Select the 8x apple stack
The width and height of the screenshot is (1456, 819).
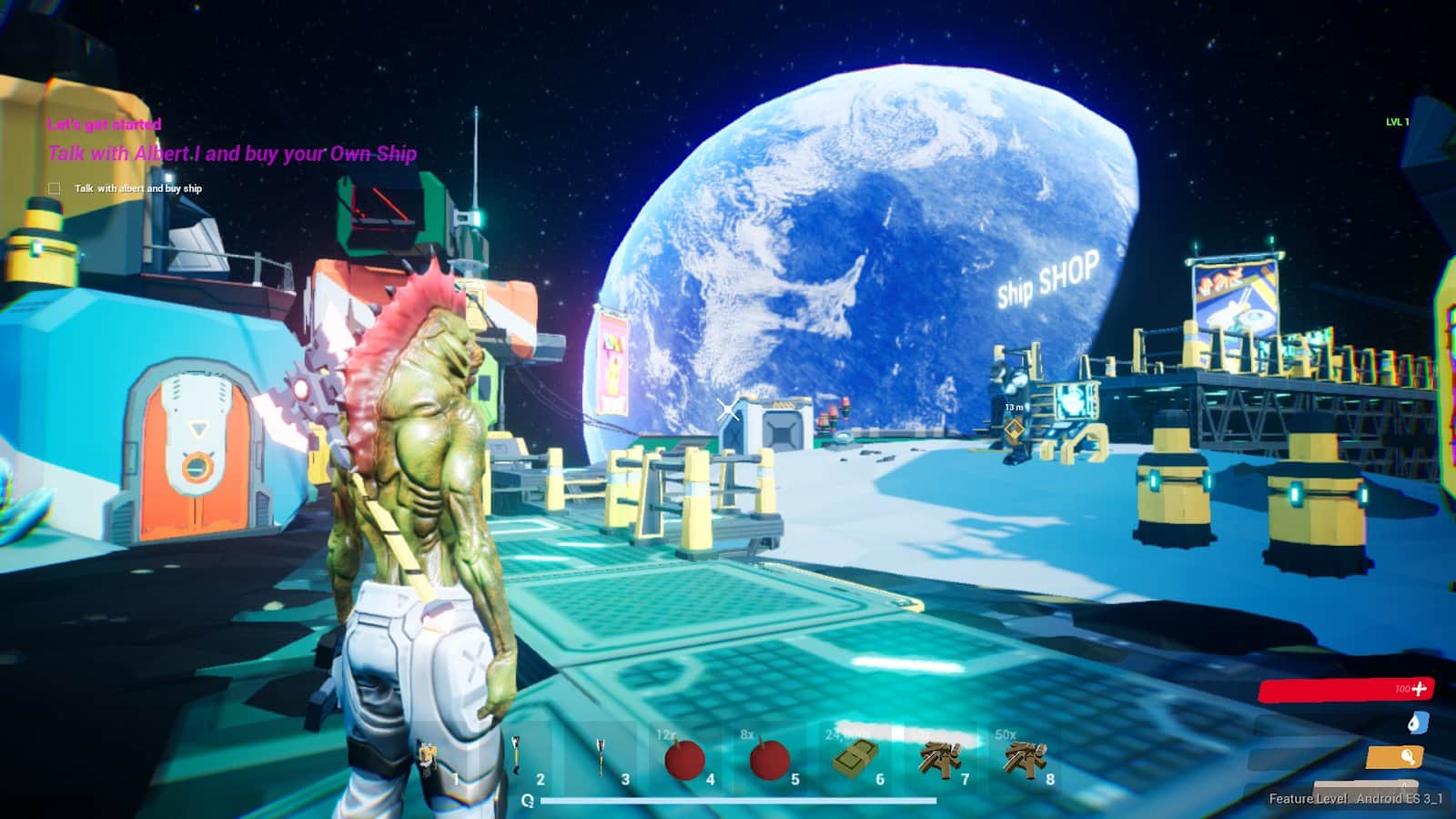[769, 759]
